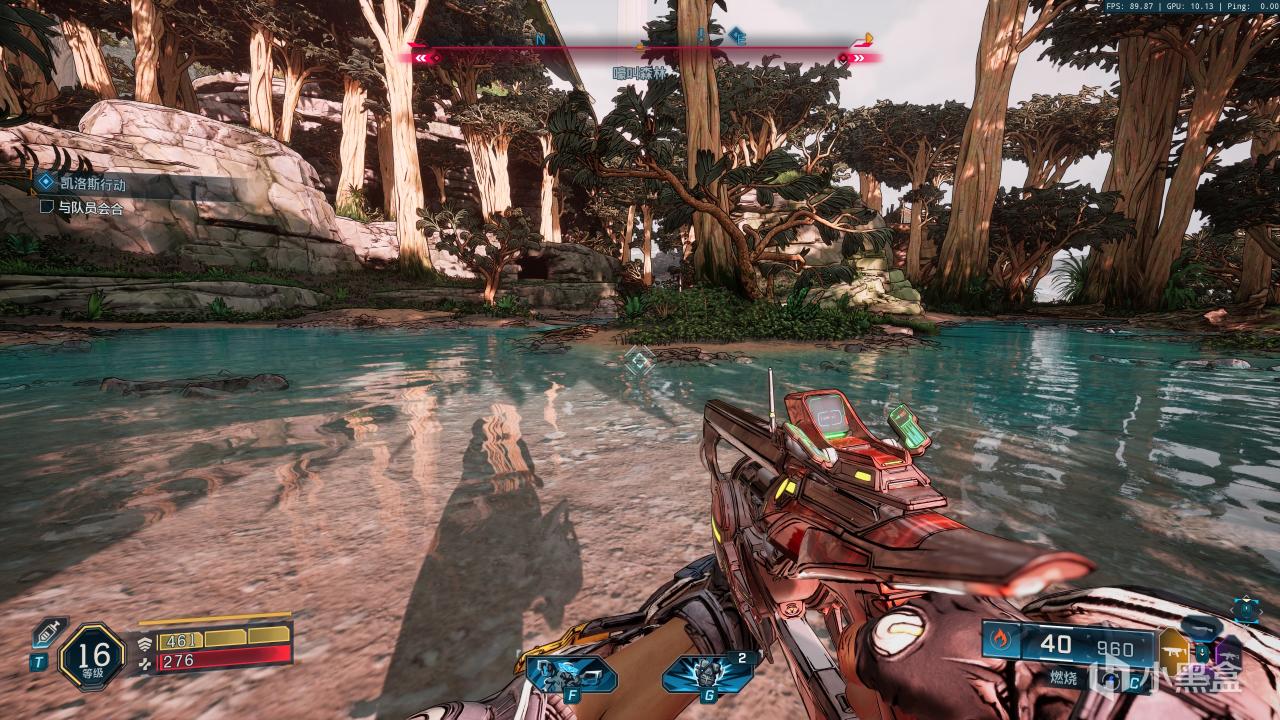Toggle the 与队员会合 objective checkbox
The width and height of the screenshot is (1280, 720).
(x=46, y=207)
